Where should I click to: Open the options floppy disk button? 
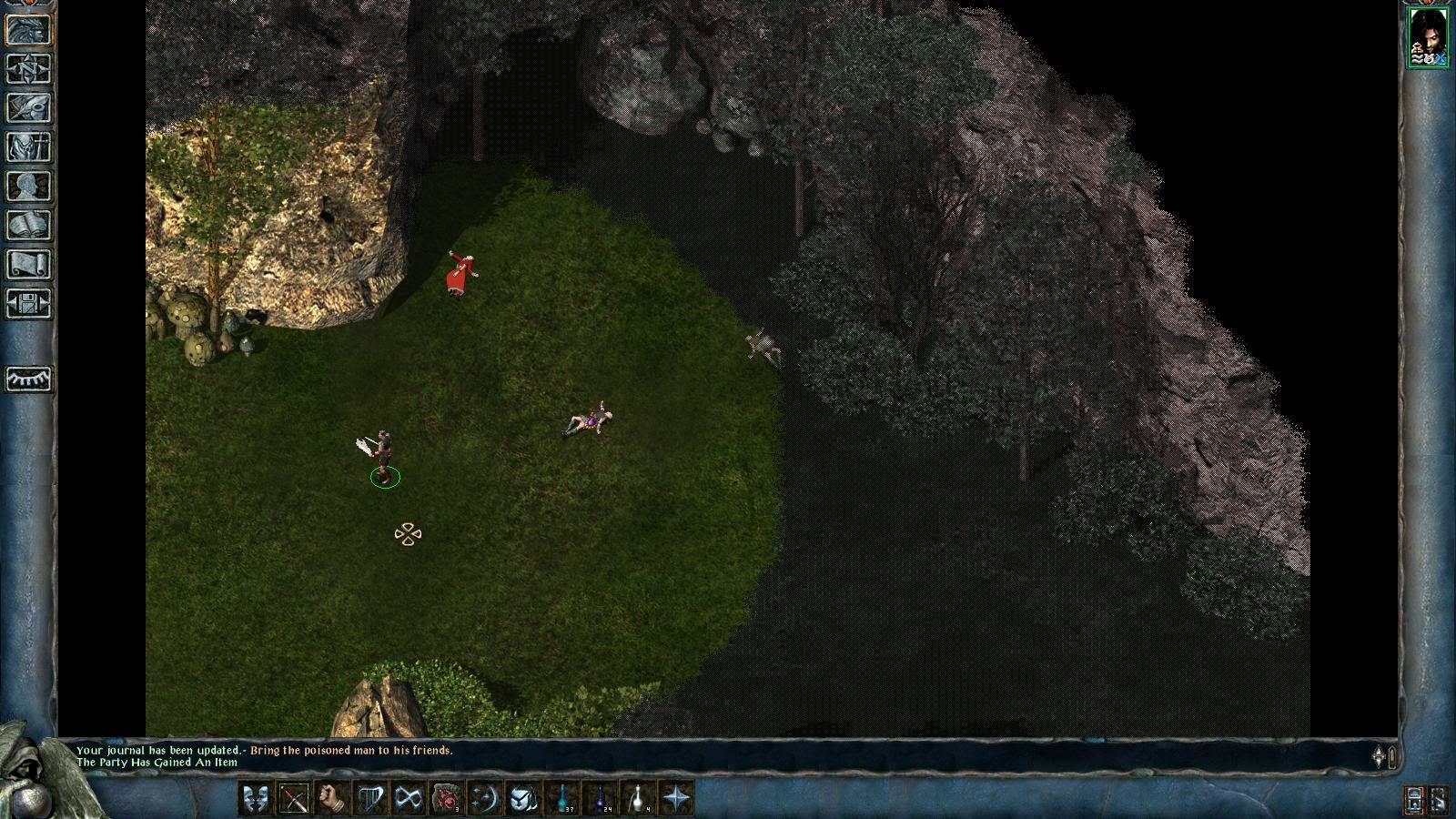click(x=28, y=303)
